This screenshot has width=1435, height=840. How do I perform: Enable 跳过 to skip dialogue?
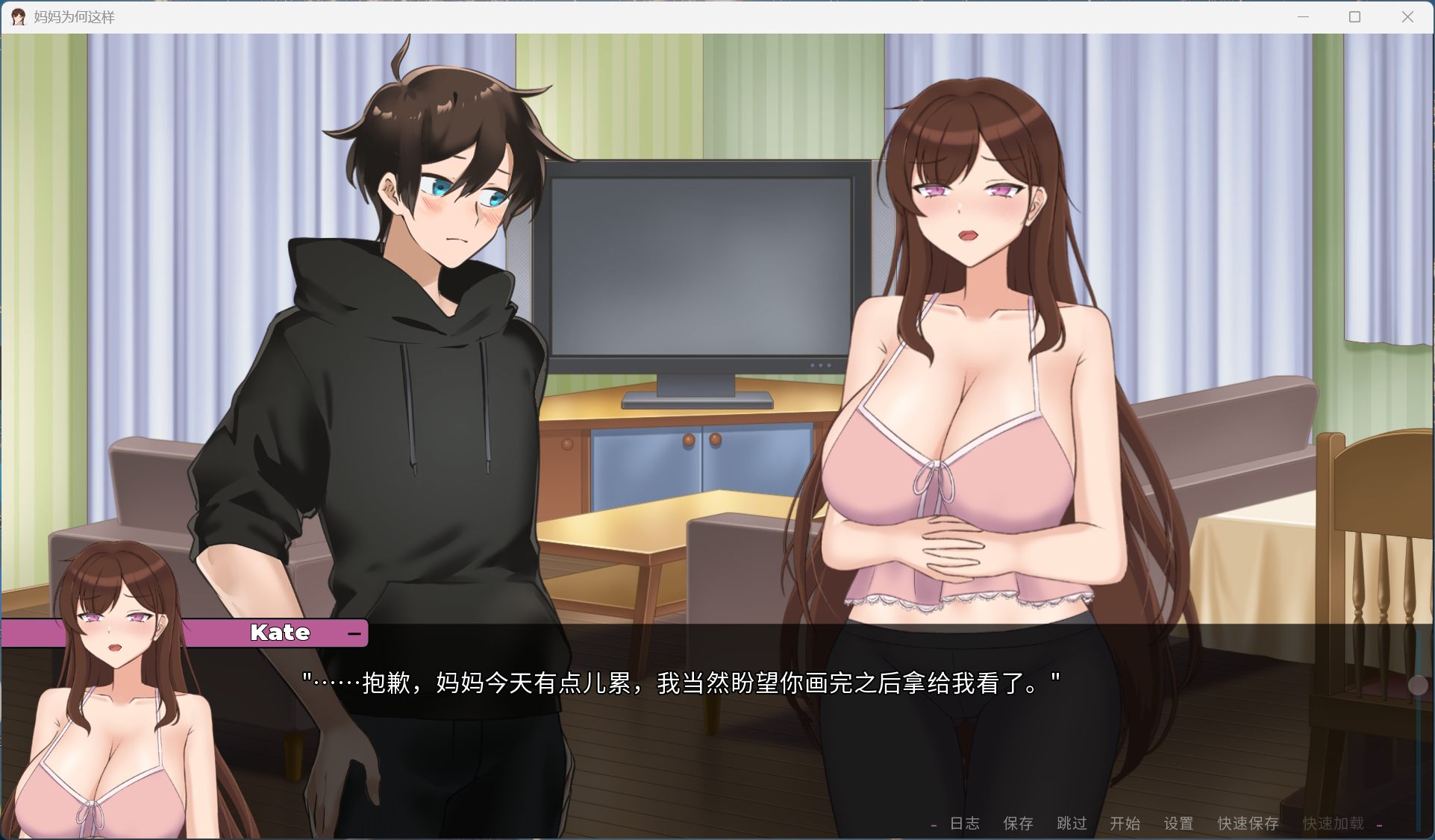(x=1072, y=824)
